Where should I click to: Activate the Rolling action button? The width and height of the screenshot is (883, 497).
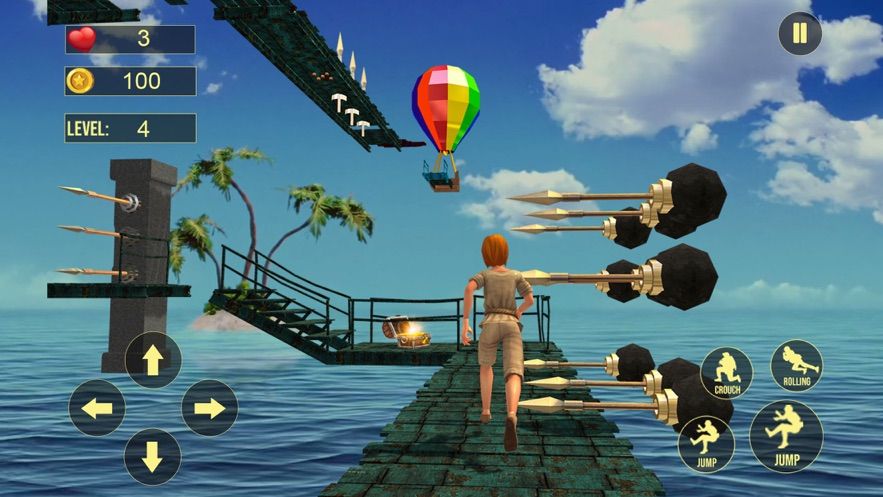click(796, 366)
